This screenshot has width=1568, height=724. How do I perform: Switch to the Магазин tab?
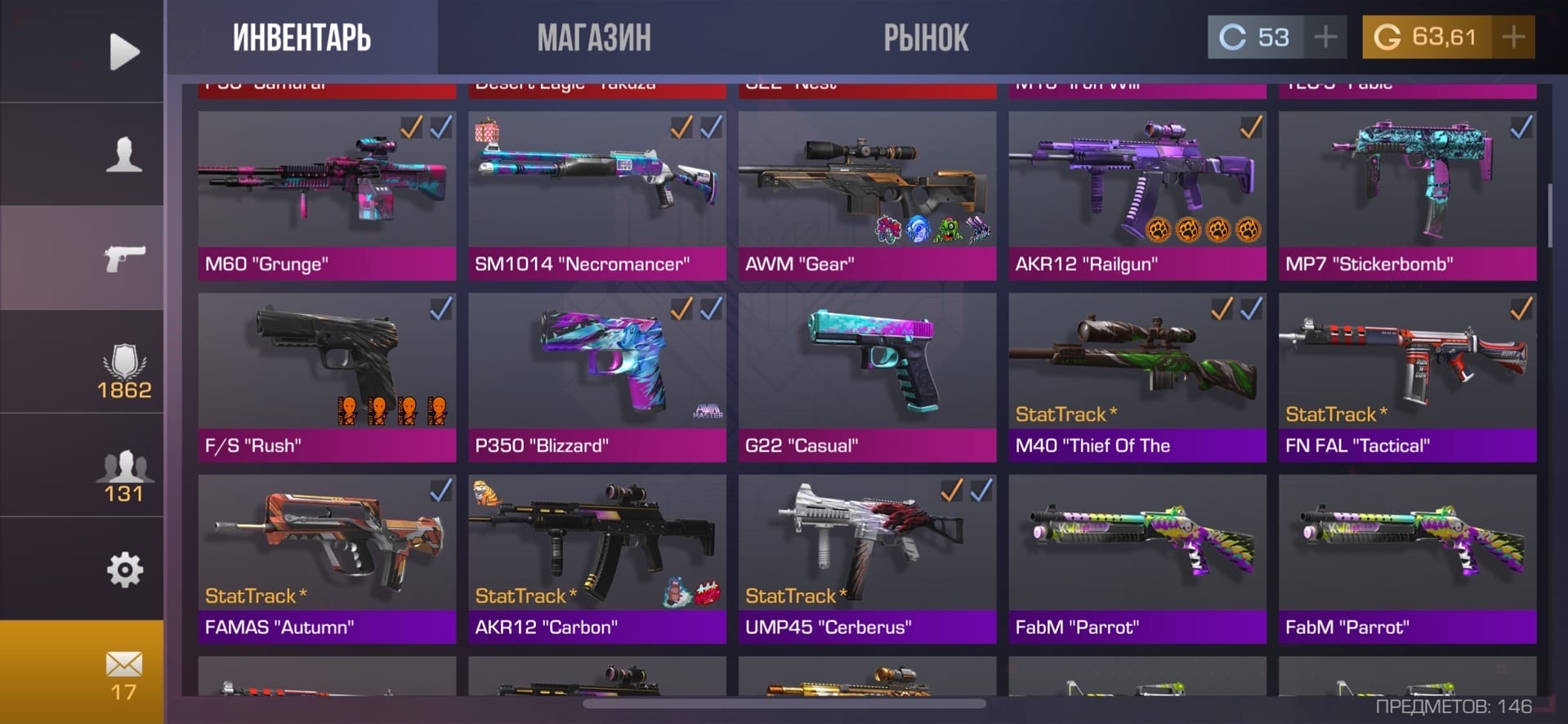(x=594, y=38)
